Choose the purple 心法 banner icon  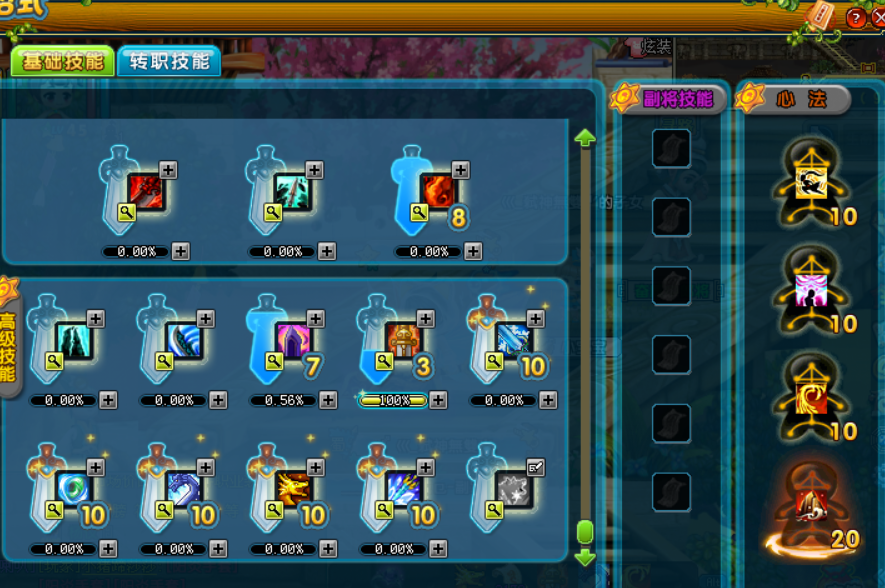(x=810, y=292)
